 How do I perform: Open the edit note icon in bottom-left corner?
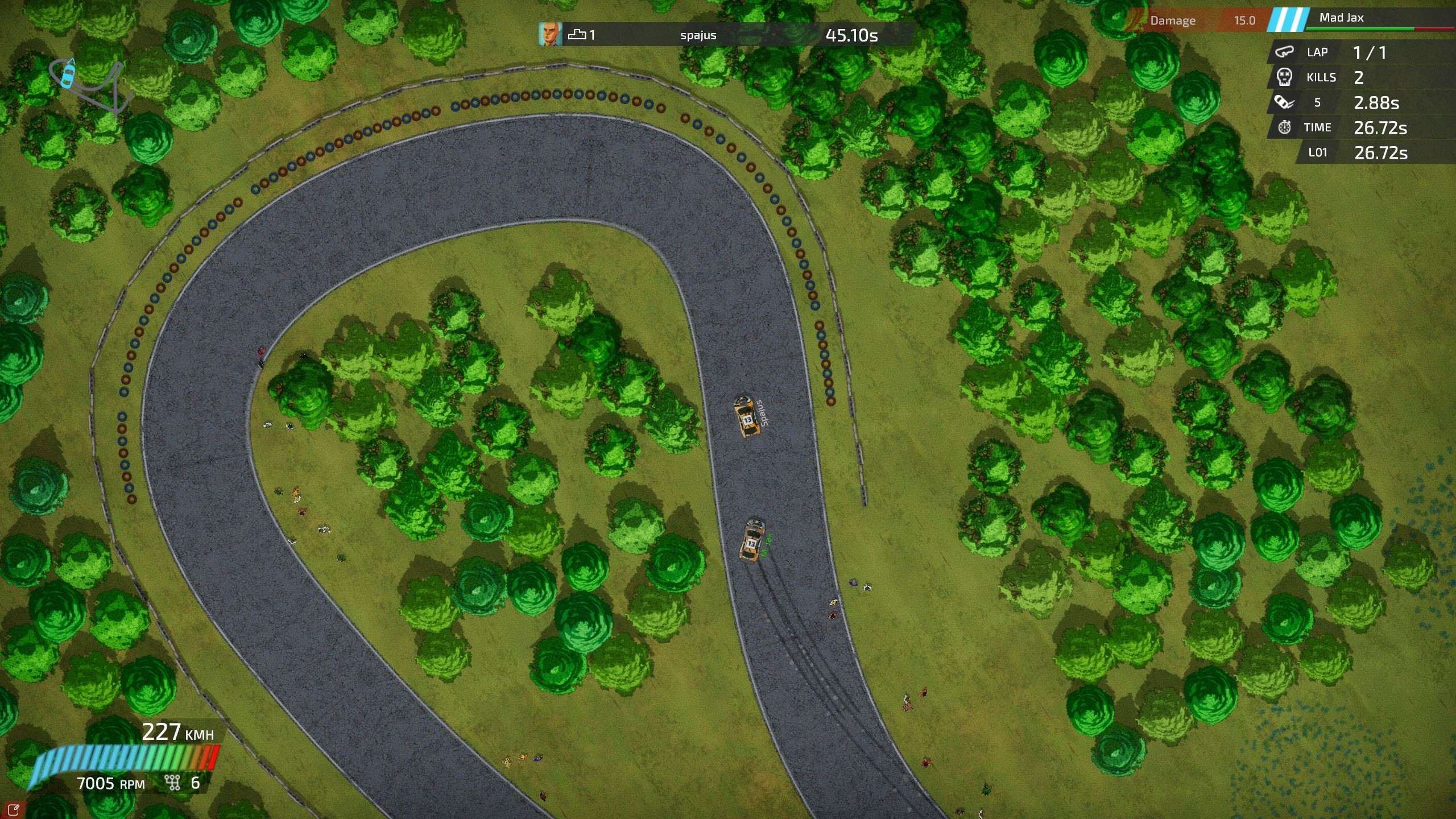point(14,810)
